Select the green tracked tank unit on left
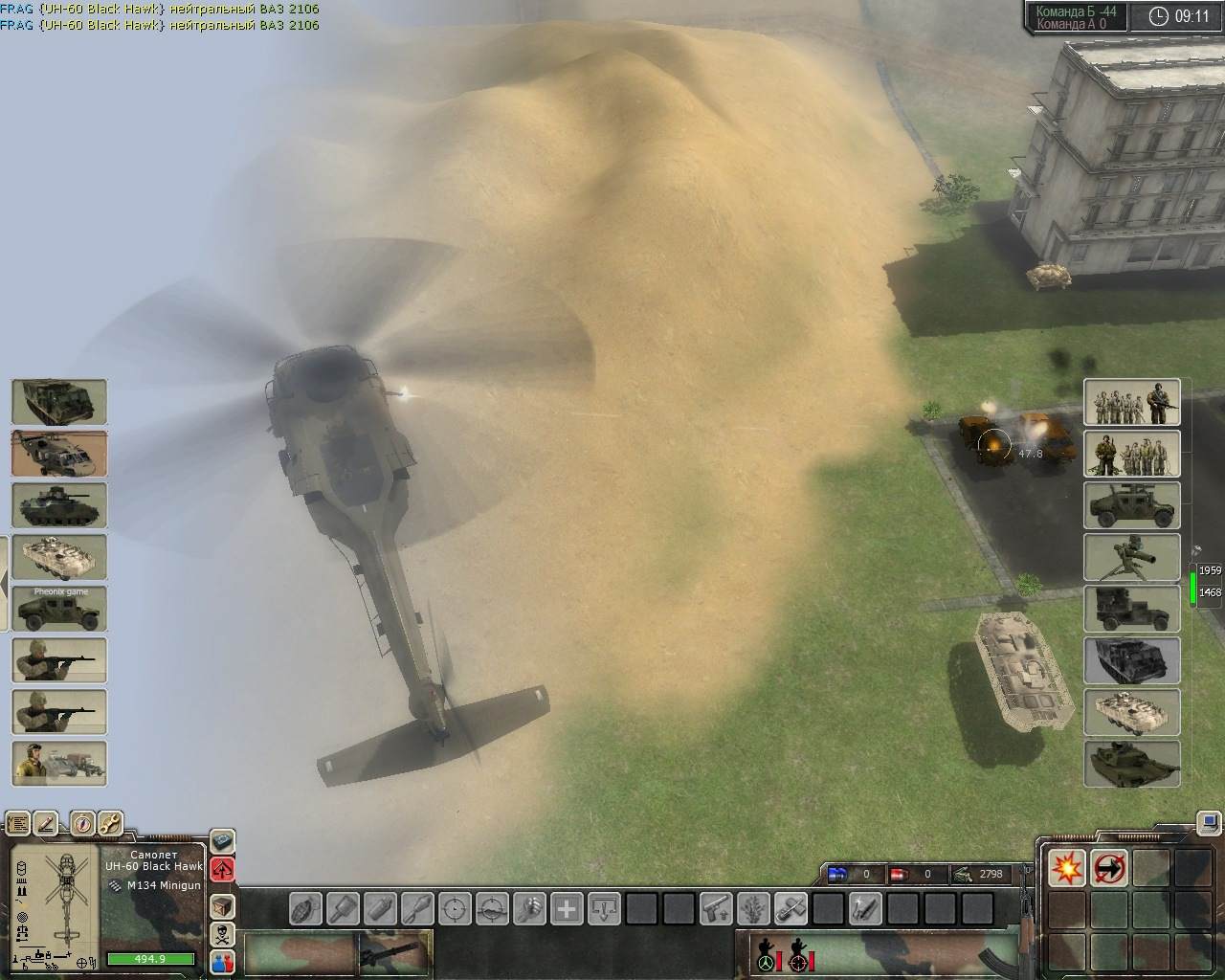Screen dimensions: 1225x980 click(x=58, y=505)
